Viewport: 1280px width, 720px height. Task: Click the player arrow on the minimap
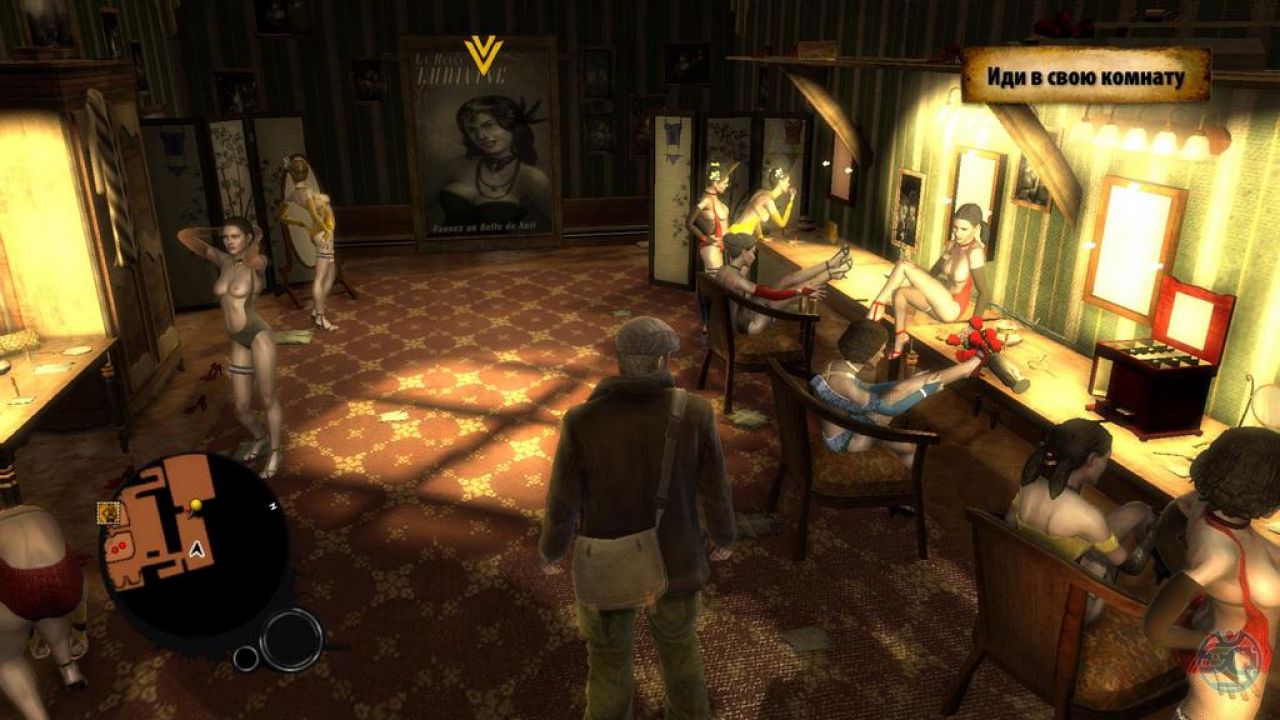click(x=199, y=547)
